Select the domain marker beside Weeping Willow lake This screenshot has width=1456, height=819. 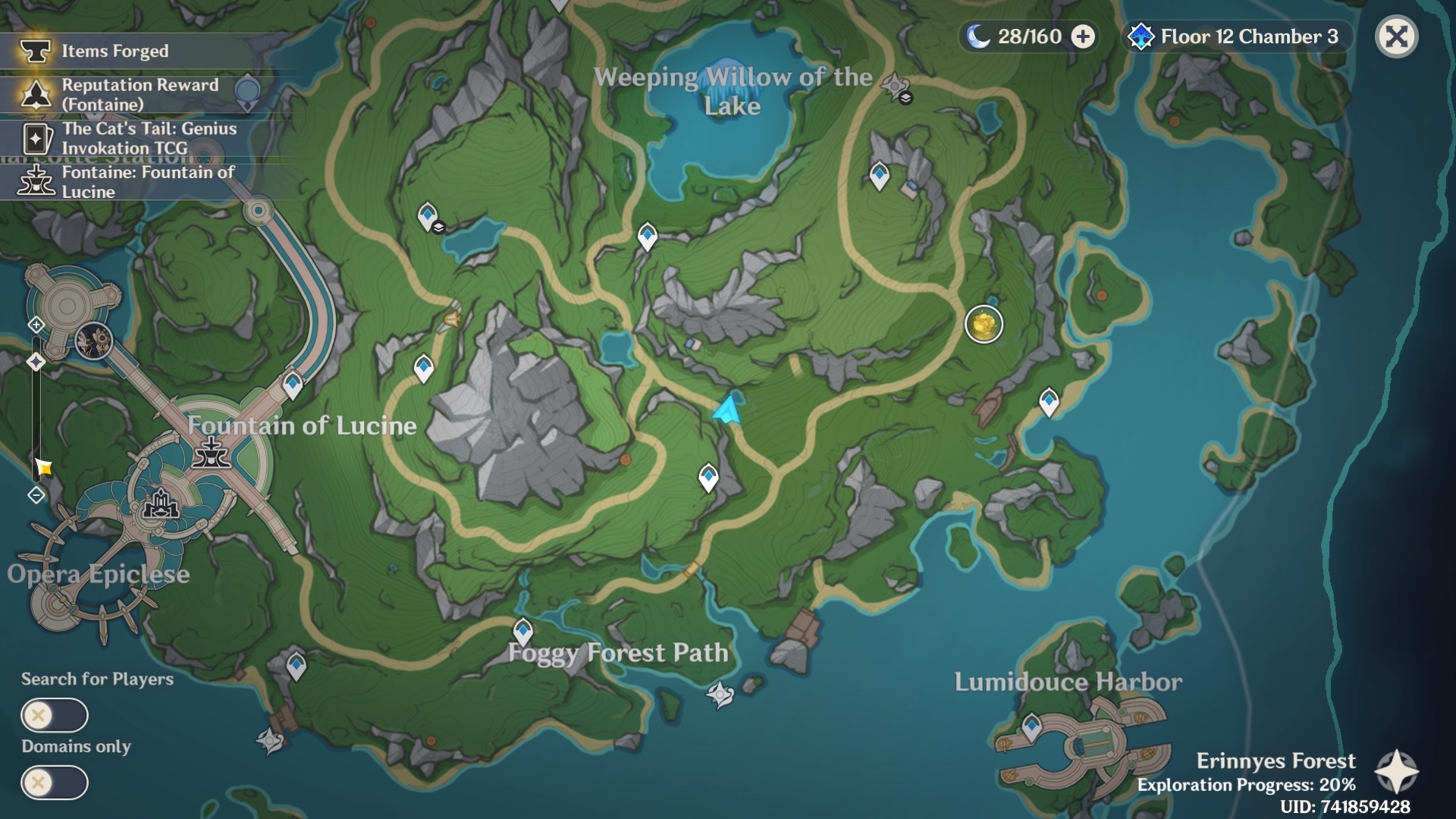click(896, 86)
